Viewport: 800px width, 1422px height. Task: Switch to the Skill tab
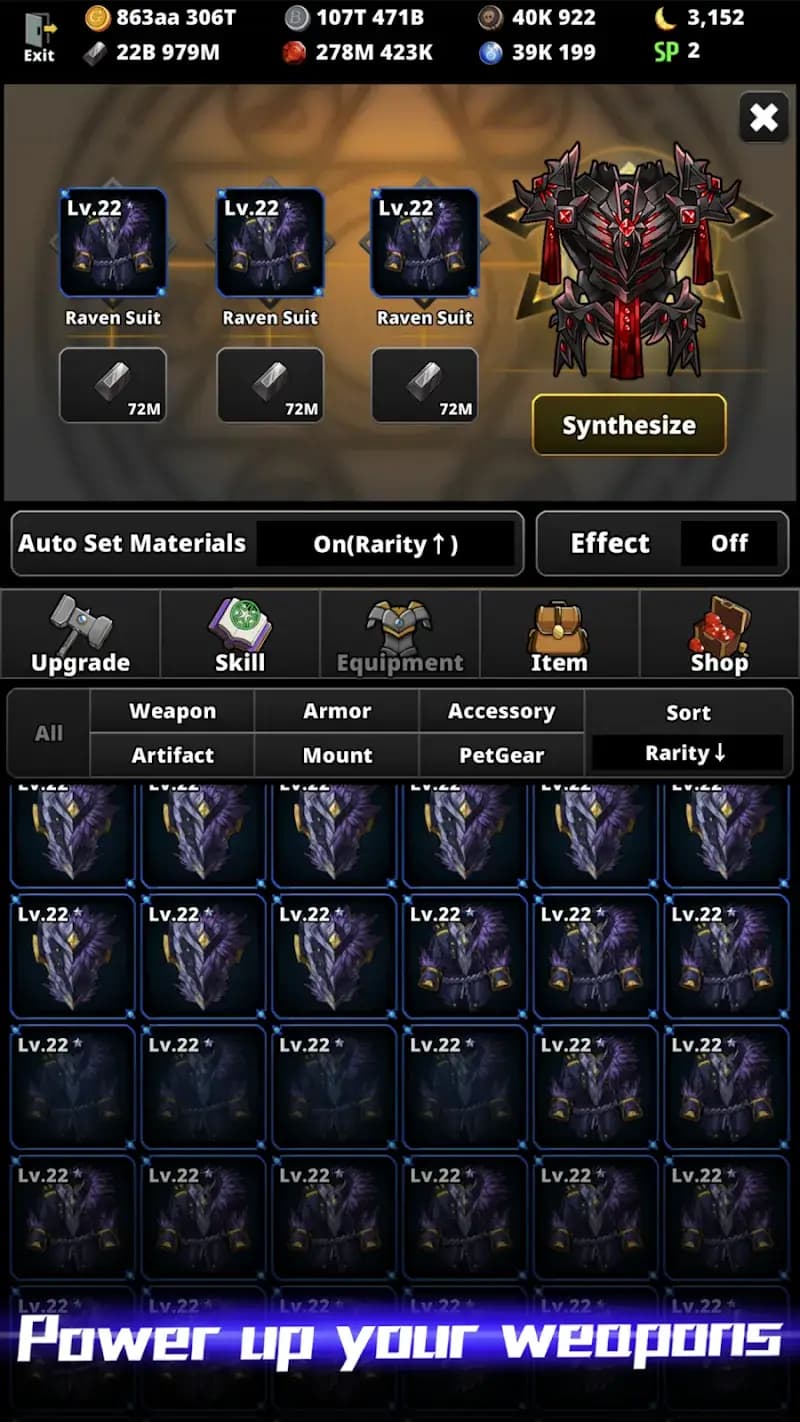pyautogui.click(x=240, y=634)
